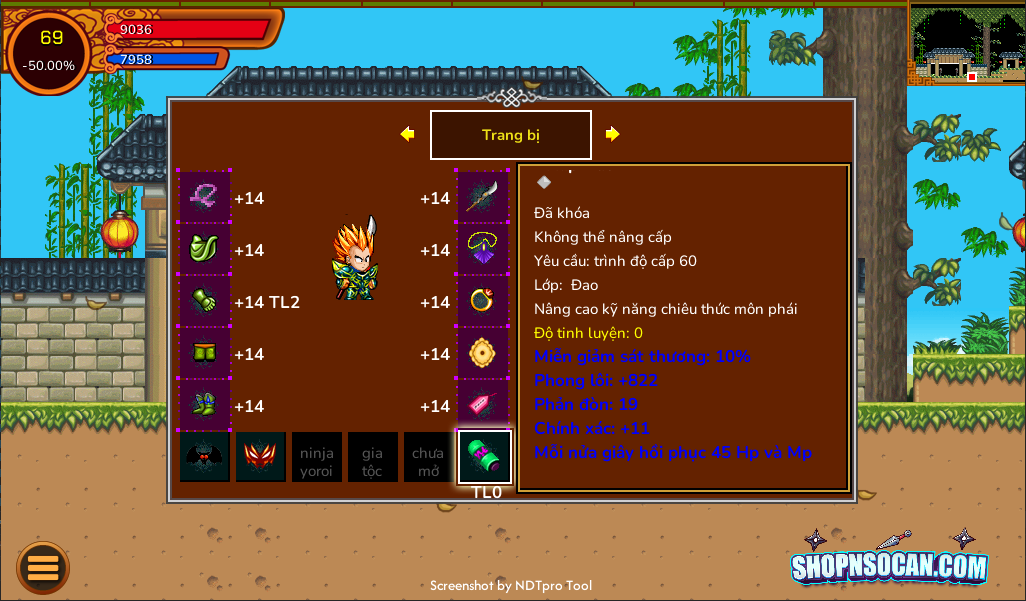The image size is (1026, 601).
Task: Select the Trang bị tab header
Action: [x=510, y=135]
